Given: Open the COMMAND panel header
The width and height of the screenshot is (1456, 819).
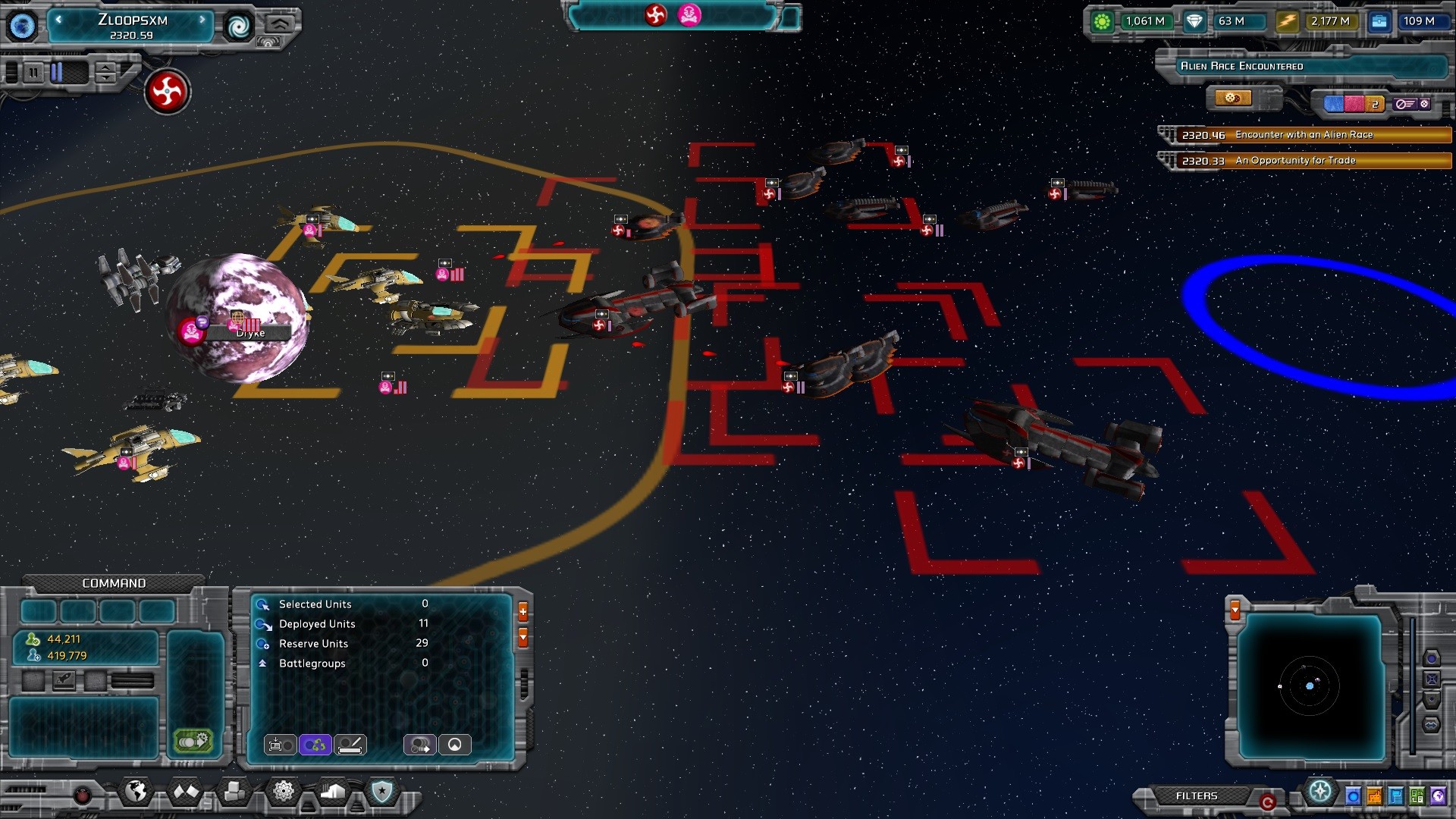Looking at the screenshot, I should [x=114, y=583].
